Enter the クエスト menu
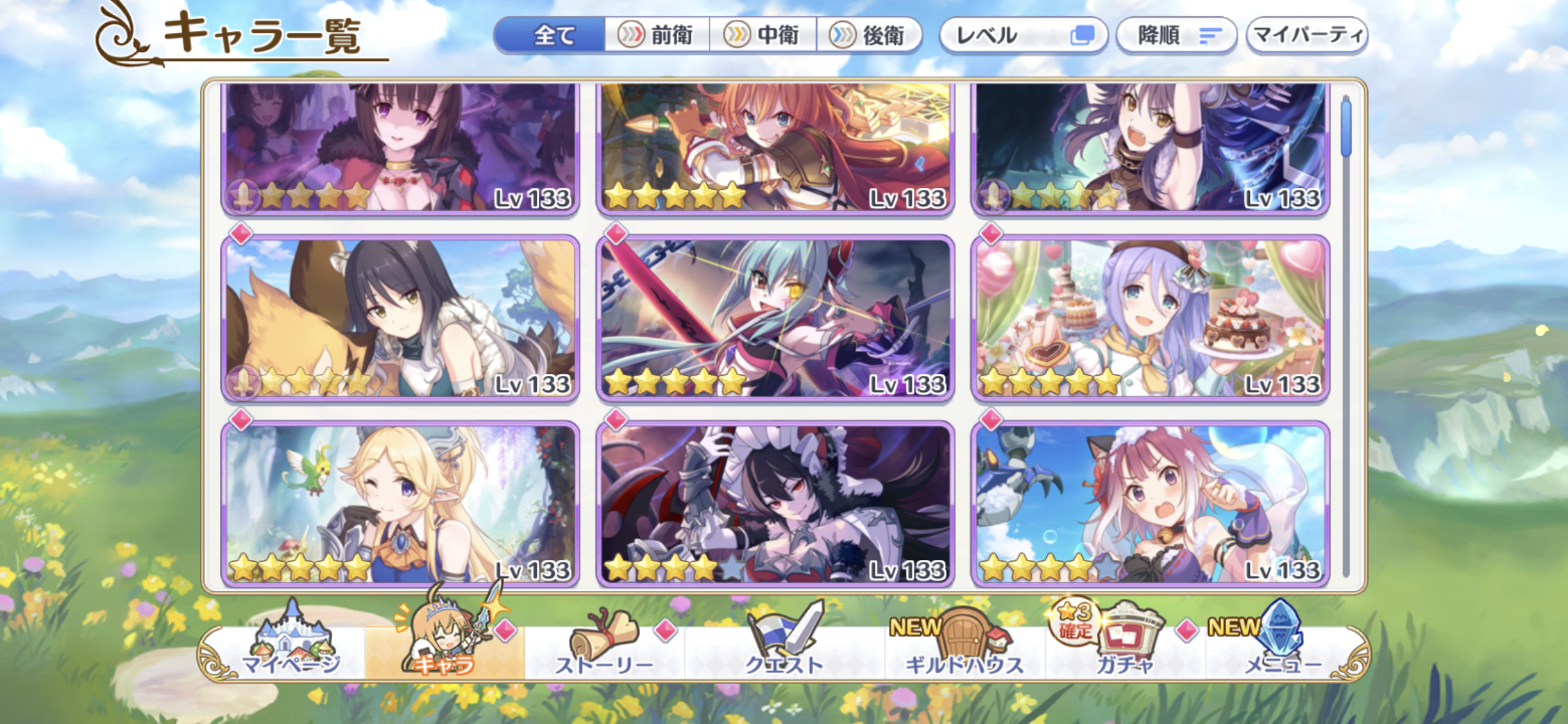 pyautogui.click(x=784, y=650)
